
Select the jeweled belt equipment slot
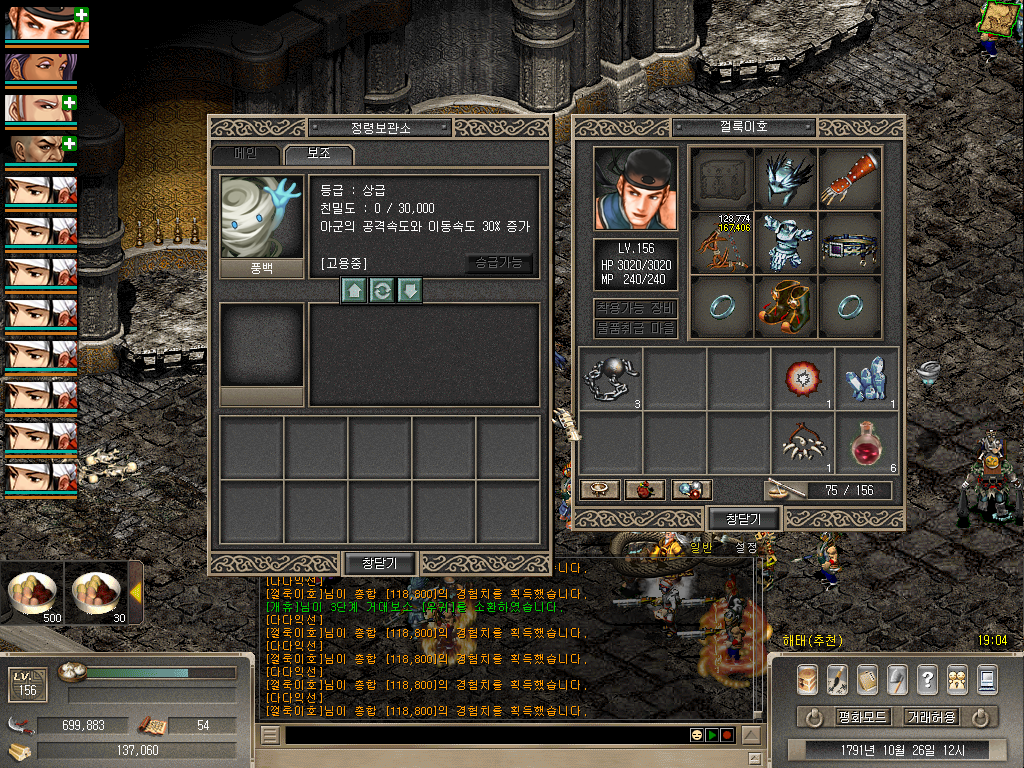(x=849, y=241)
